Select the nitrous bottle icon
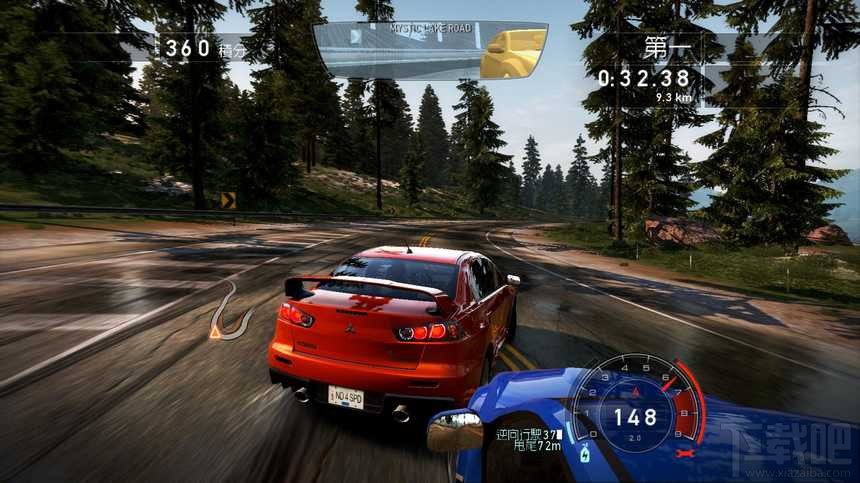The height and width of the screenshot is (483, 860). pyautogui.click(x=585, y=455)
